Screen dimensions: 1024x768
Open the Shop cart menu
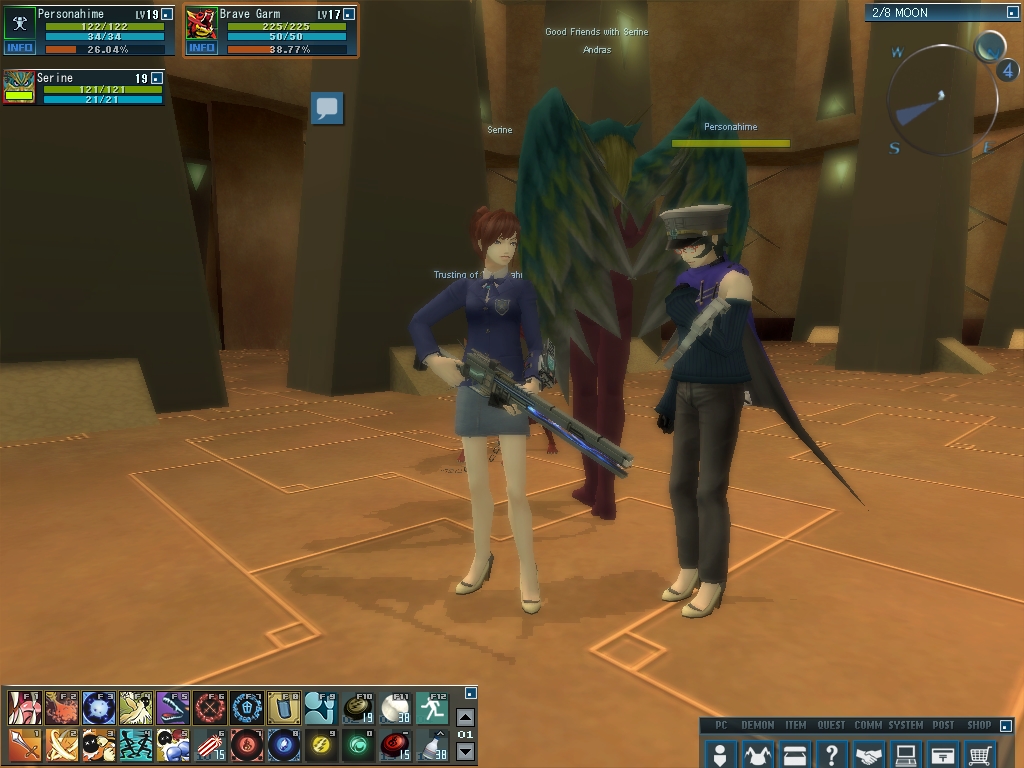(980, 754)
